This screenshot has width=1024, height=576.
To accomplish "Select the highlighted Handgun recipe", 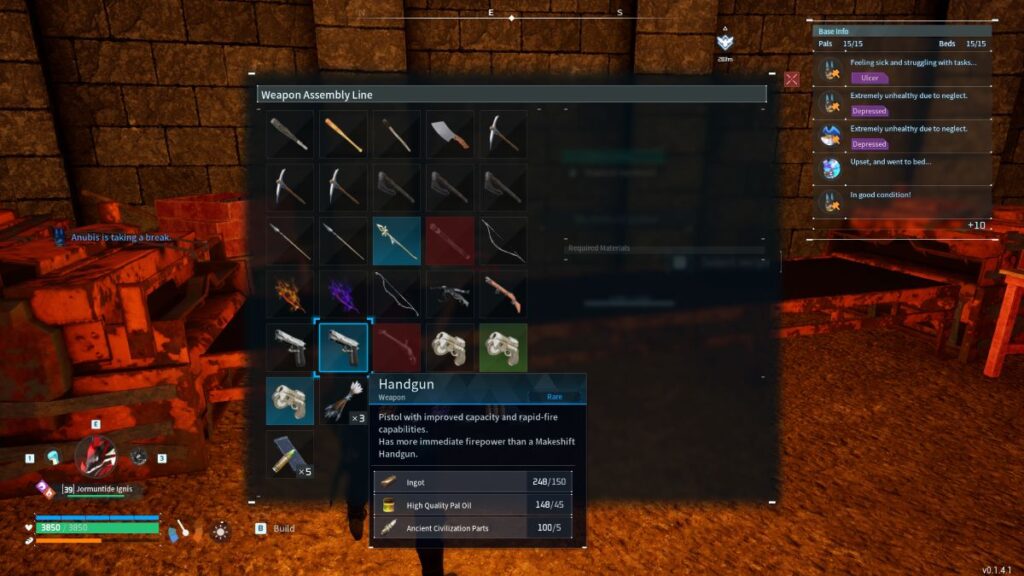I will pyautogui.click(x=343, y=347).
